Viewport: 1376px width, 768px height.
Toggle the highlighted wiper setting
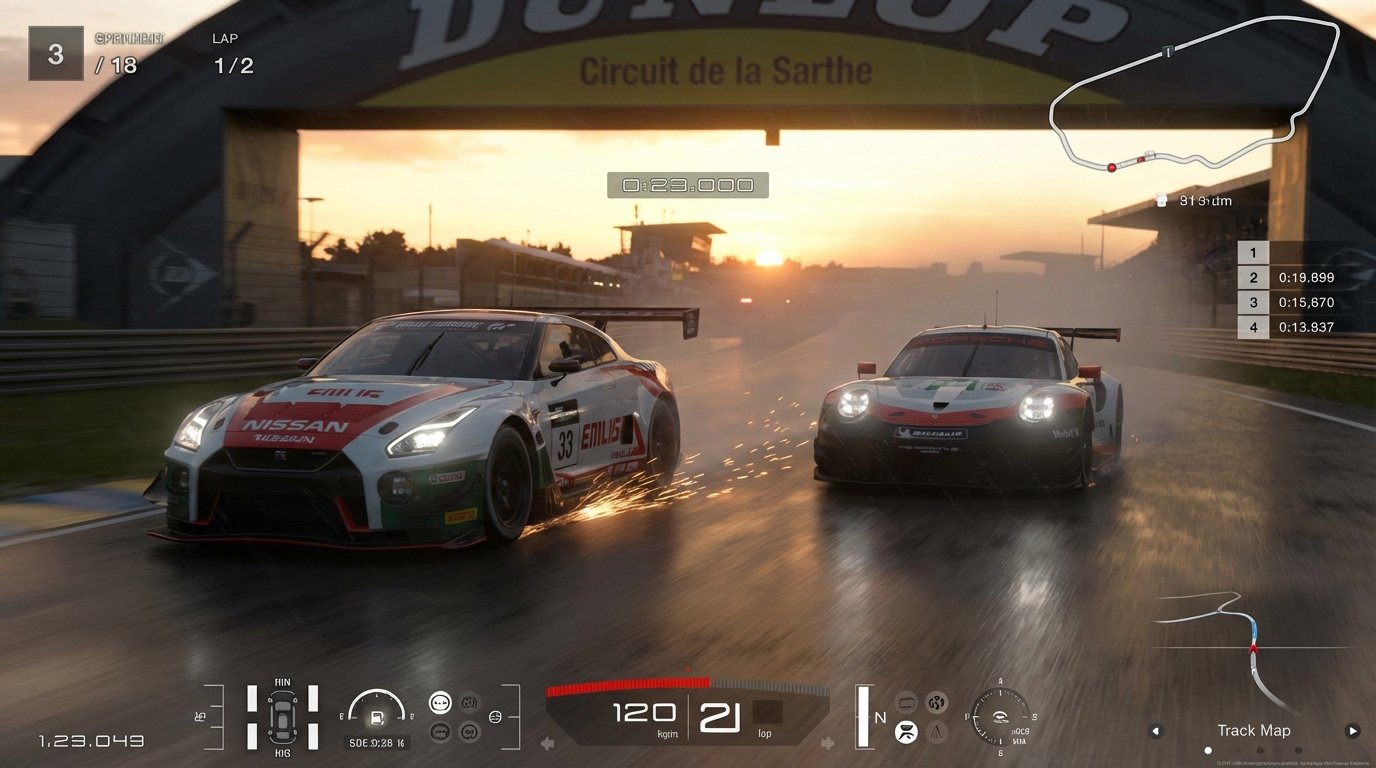(x=907, y=735)
